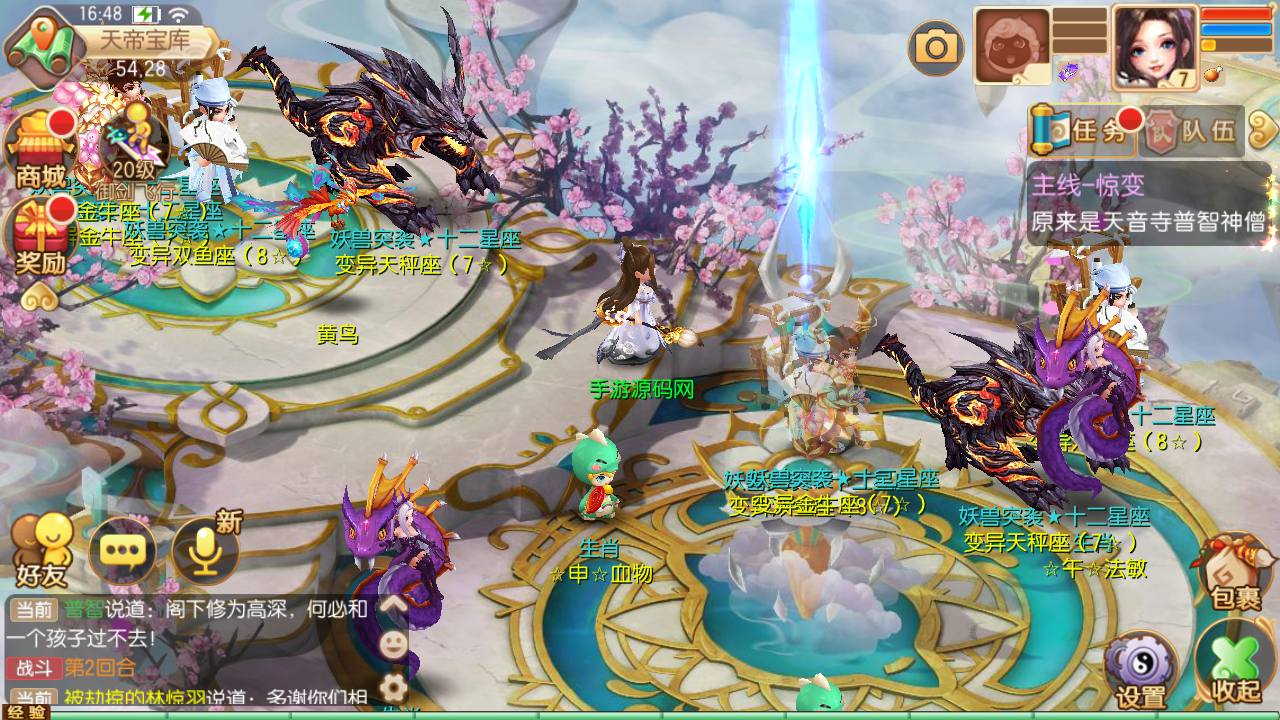Open the chat emoji smiley picker
1280x720 pixels.
(393, 645)
